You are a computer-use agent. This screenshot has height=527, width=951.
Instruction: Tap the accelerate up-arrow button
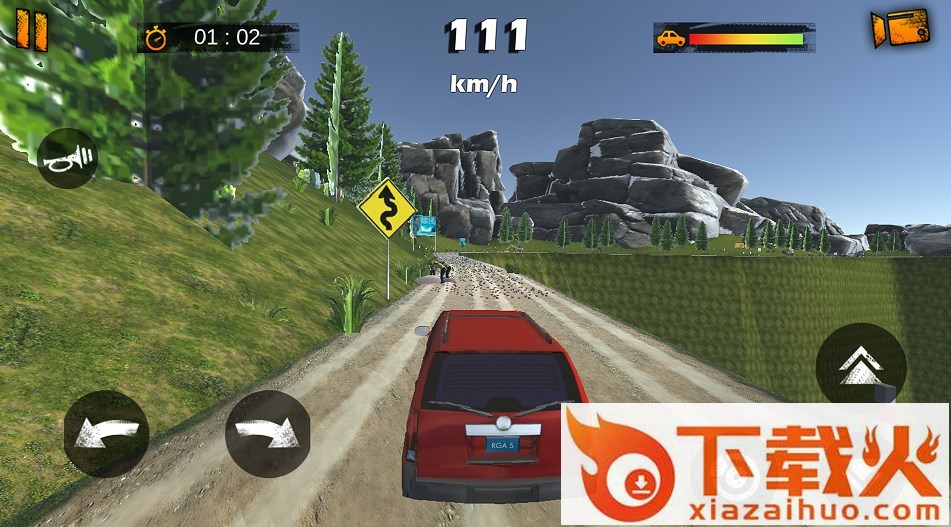(860, 366)
